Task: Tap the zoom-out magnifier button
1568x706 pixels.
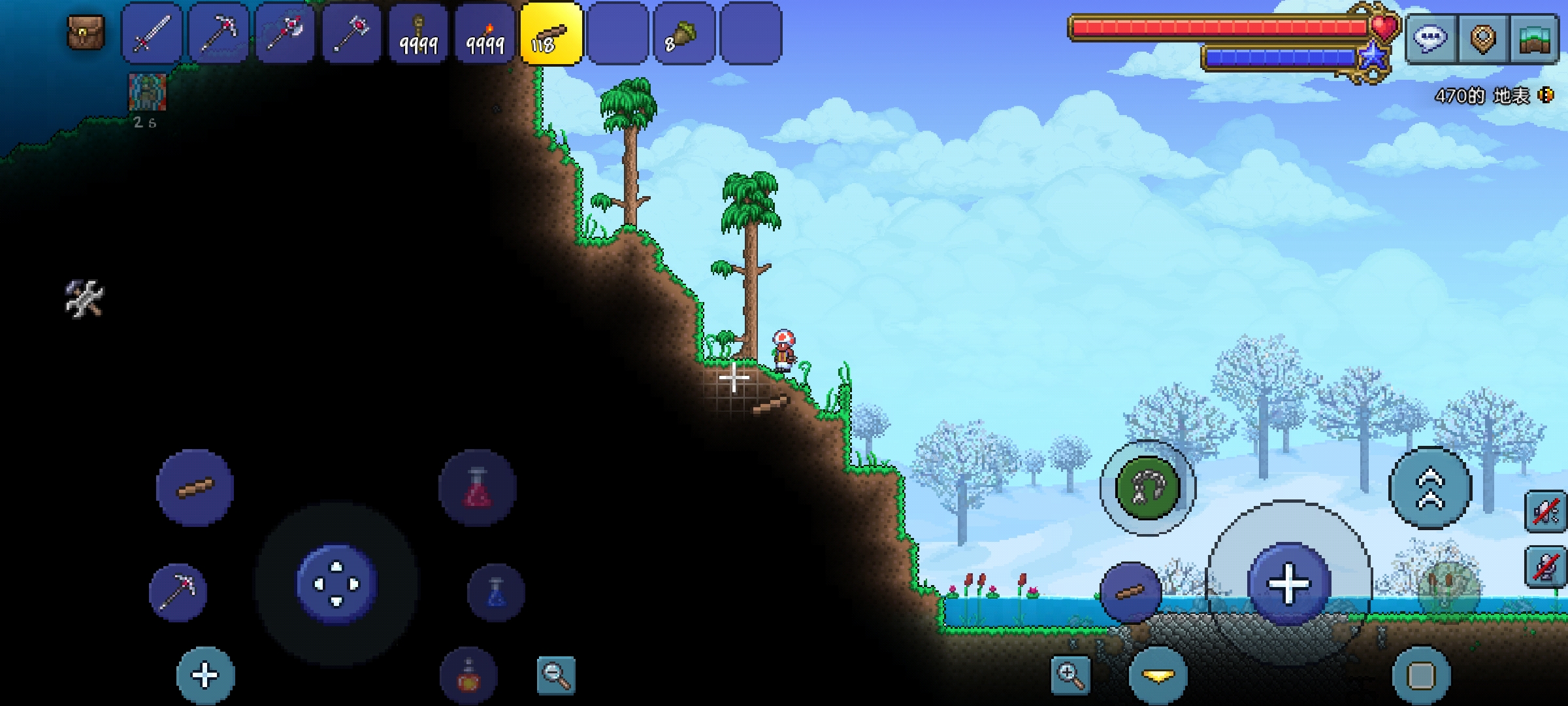Action: point(556,675)
